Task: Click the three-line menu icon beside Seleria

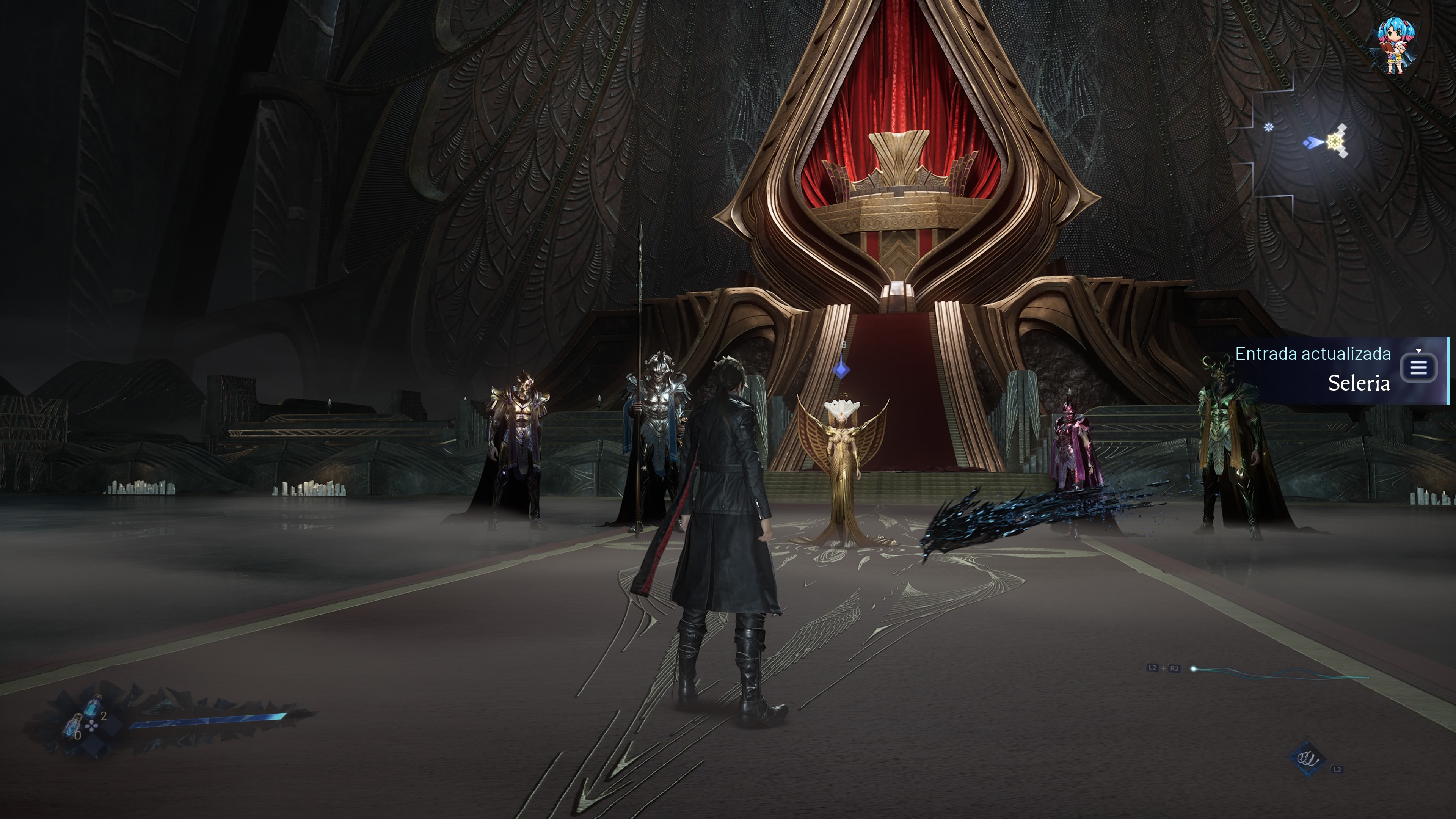Action: (1419, 368)
